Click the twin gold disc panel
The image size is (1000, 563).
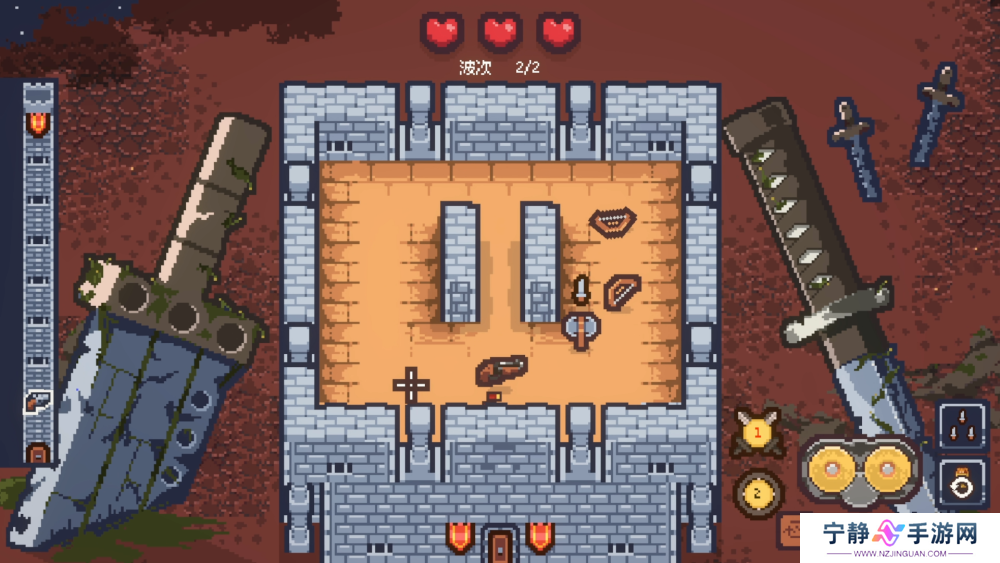(x=860, y=469)
